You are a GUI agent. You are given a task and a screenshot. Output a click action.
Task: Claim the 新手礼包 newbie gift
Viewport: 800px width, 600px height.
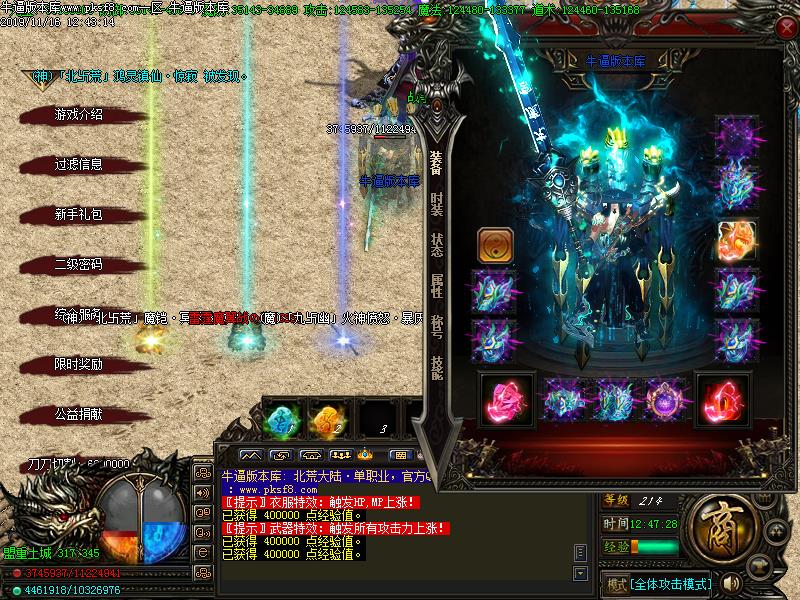78,215
